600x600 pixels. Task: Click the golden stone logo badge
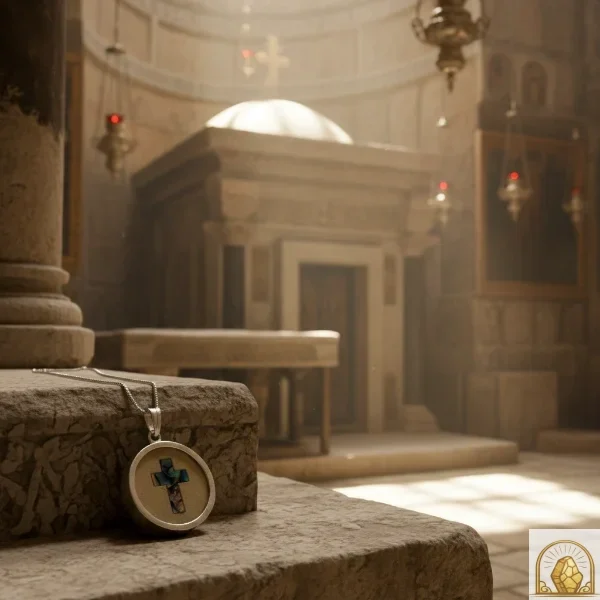point(565,565)
